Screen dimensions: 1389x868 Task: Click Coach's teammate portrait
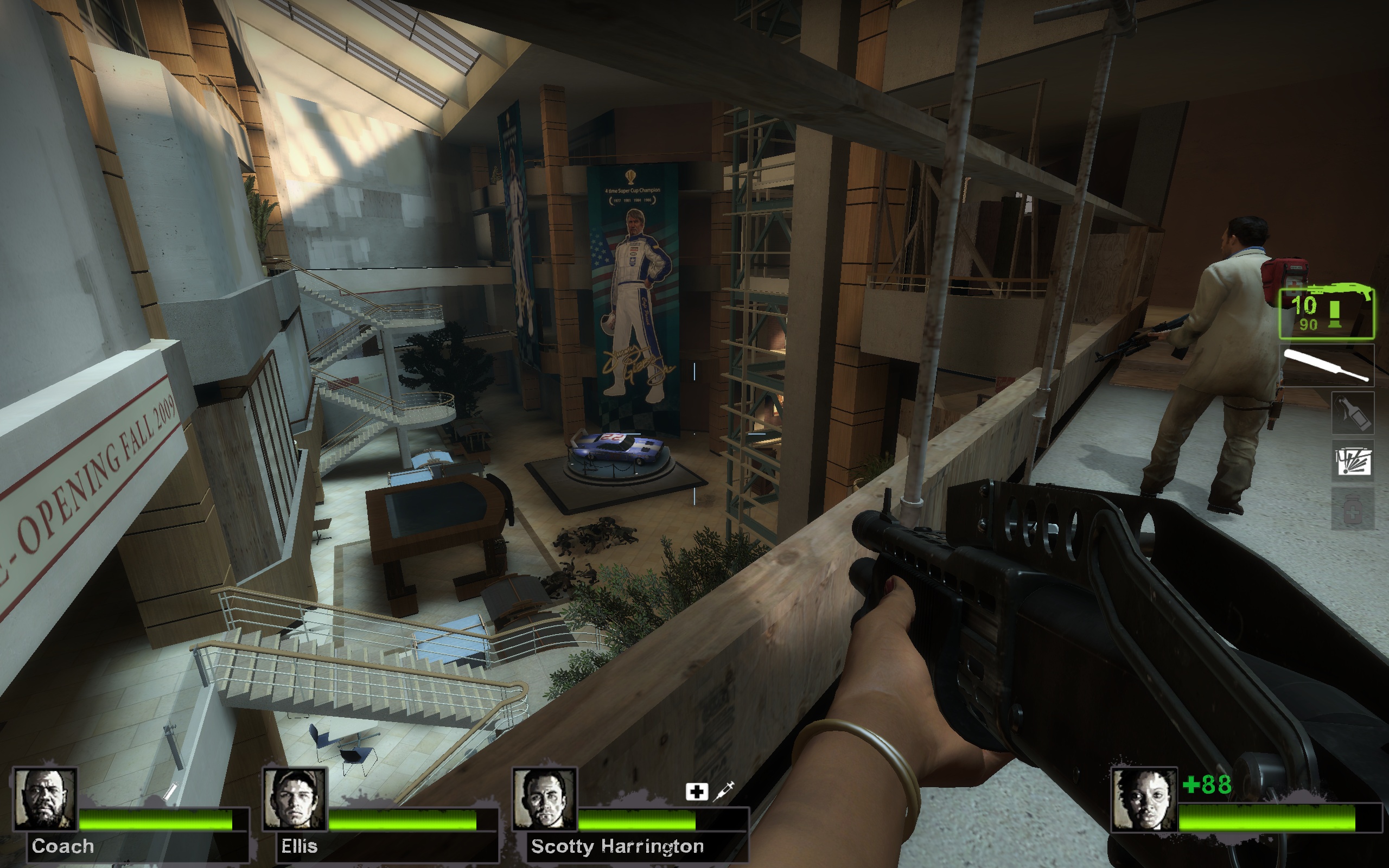[46, 799]
